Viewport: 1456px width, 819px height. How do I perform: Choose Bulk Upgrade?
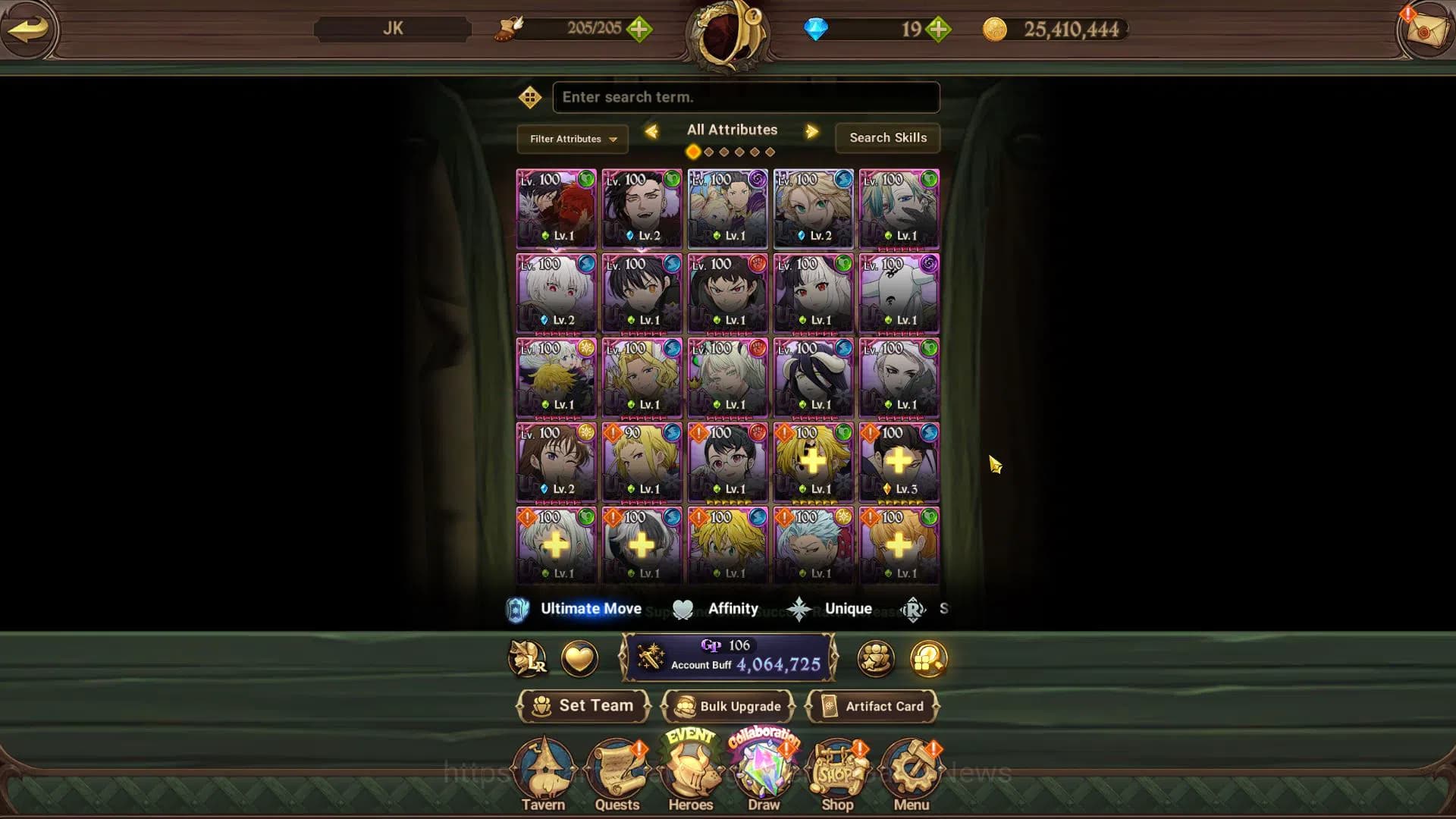(728, 706)
